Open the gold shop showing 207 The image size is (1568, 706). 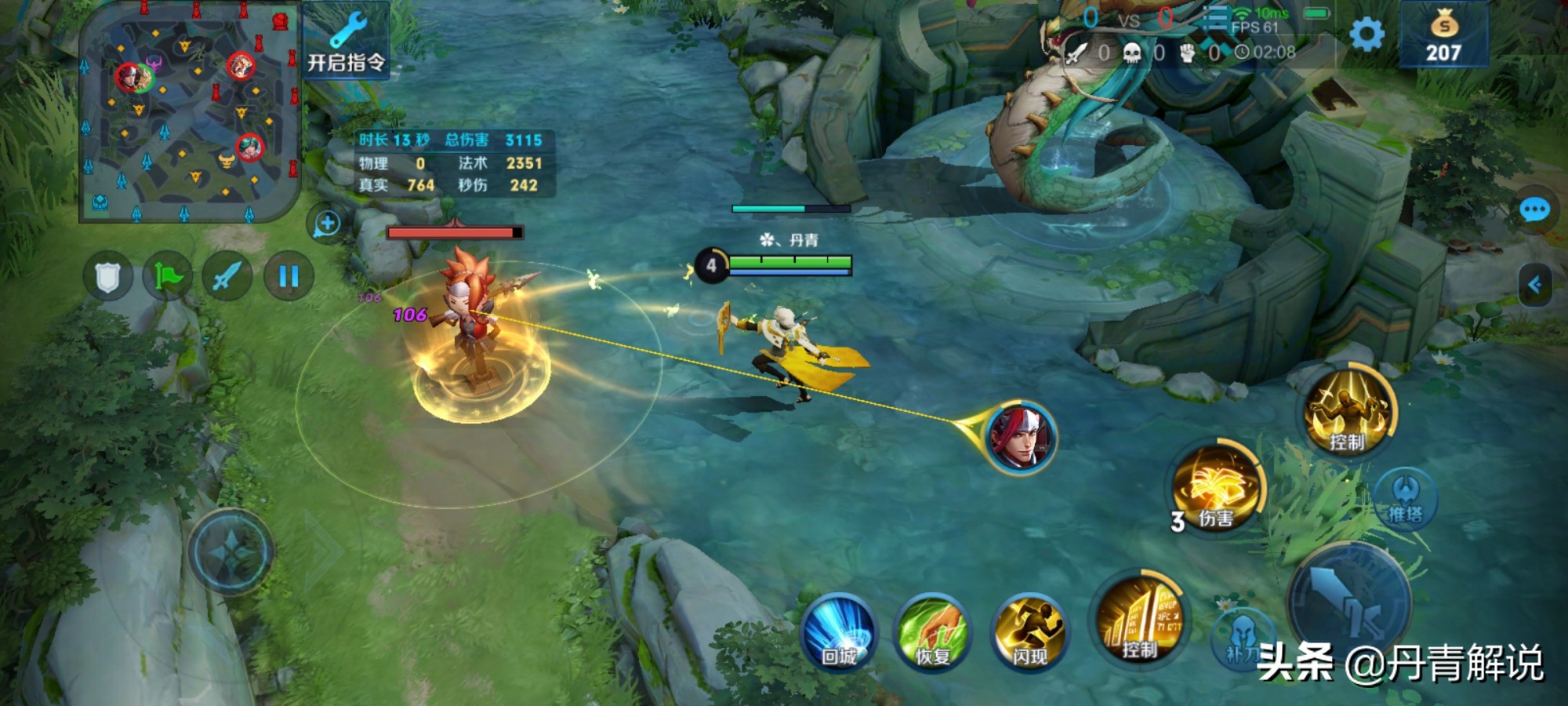1443,36
